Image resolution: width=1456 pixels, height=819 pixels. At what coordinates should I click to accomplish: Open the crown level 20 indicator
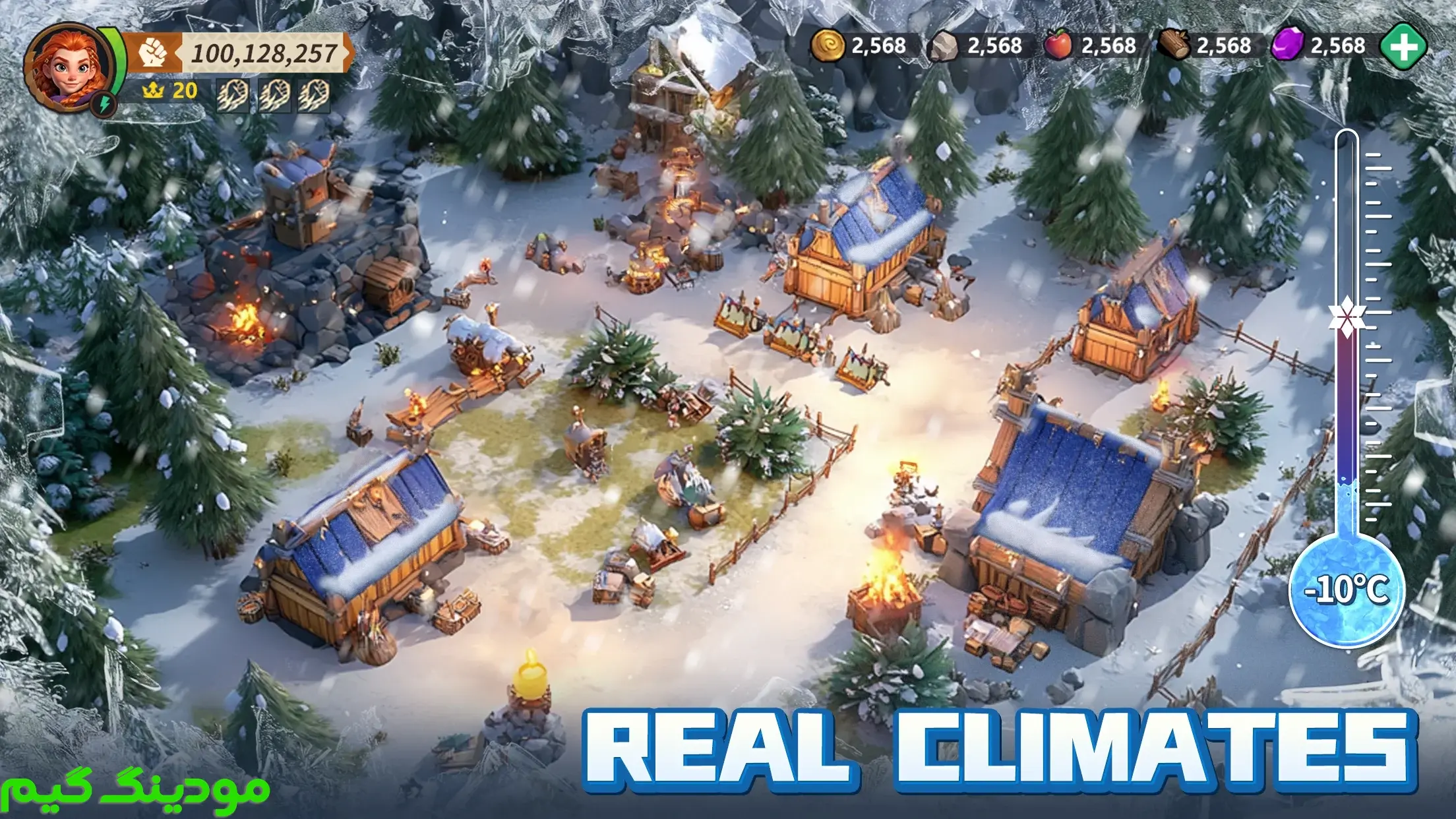(170, 90)
